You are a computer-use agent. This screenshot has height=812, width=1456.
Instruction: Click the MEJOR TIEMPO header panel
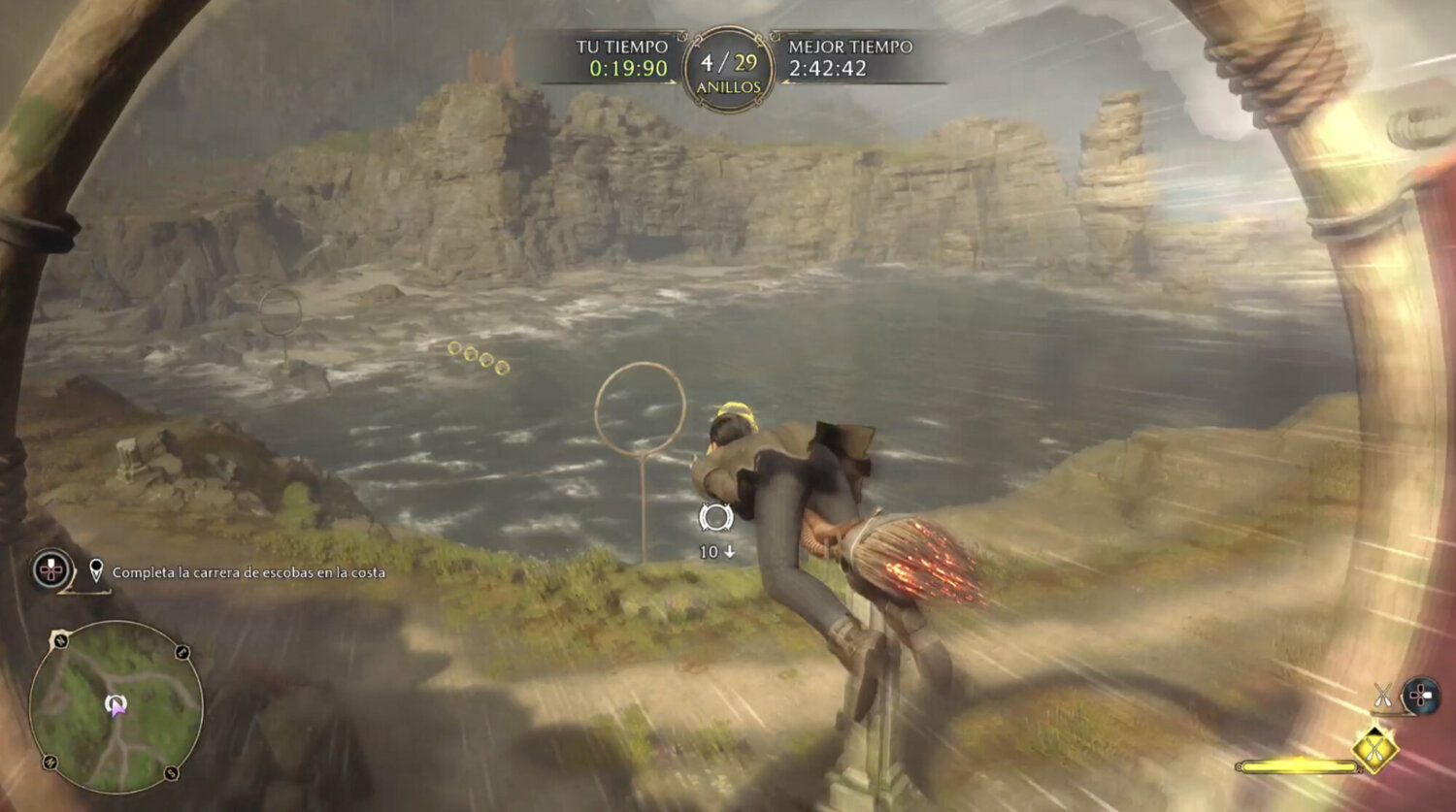click(x=849, y=47)
